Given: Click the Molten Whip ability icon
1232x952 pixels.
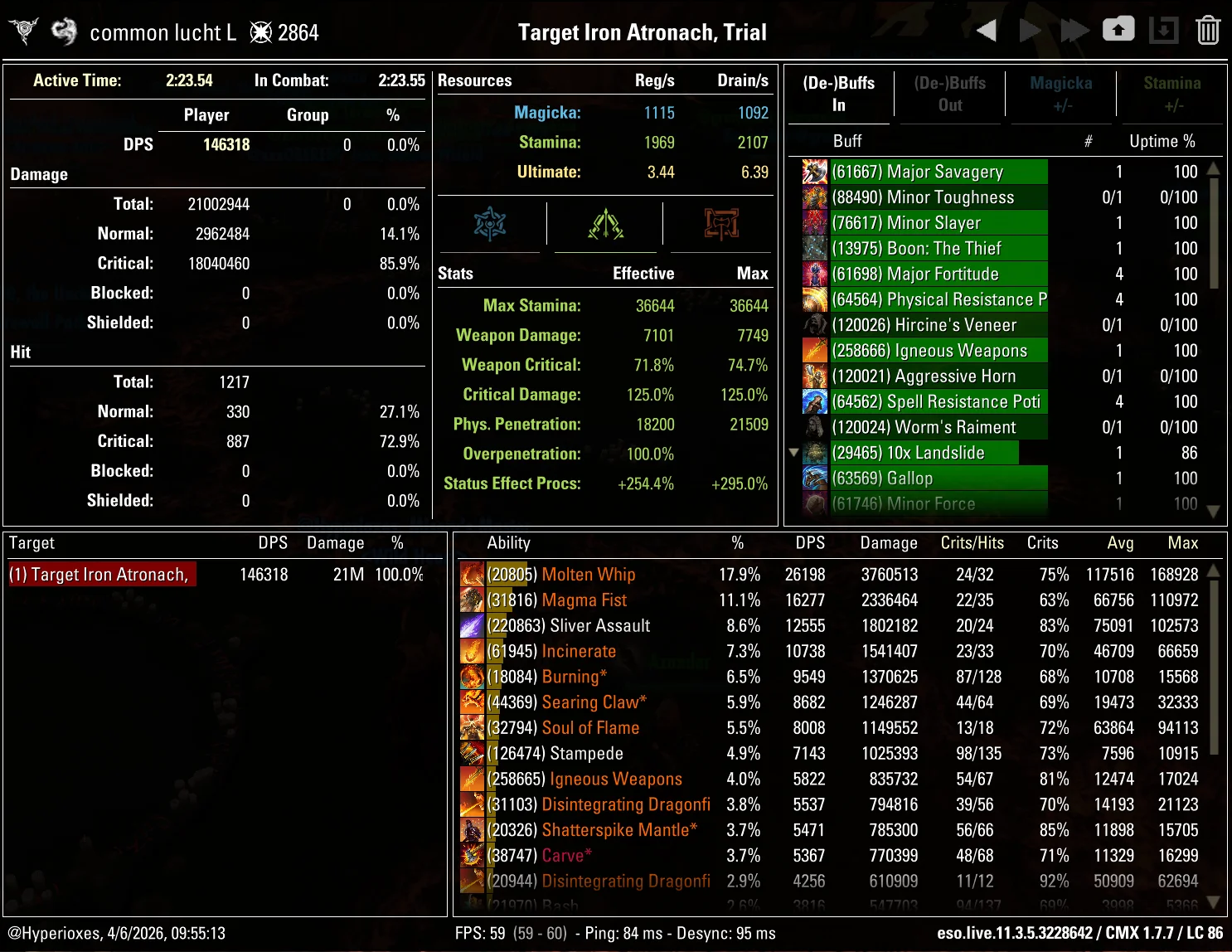Looking at the screenshot, I should [x=473, y=574].
